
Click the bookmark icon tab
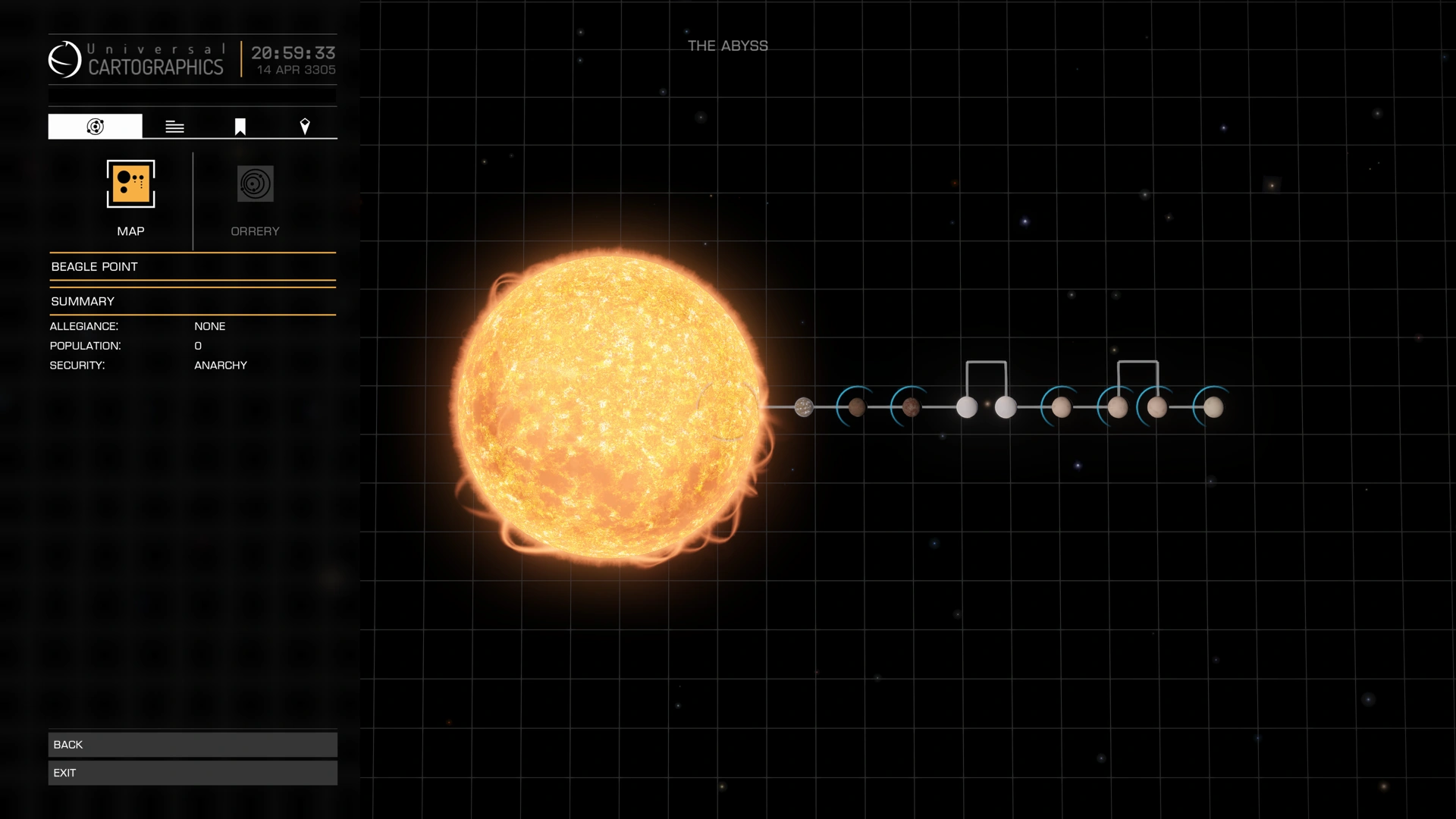pos(239,126)
